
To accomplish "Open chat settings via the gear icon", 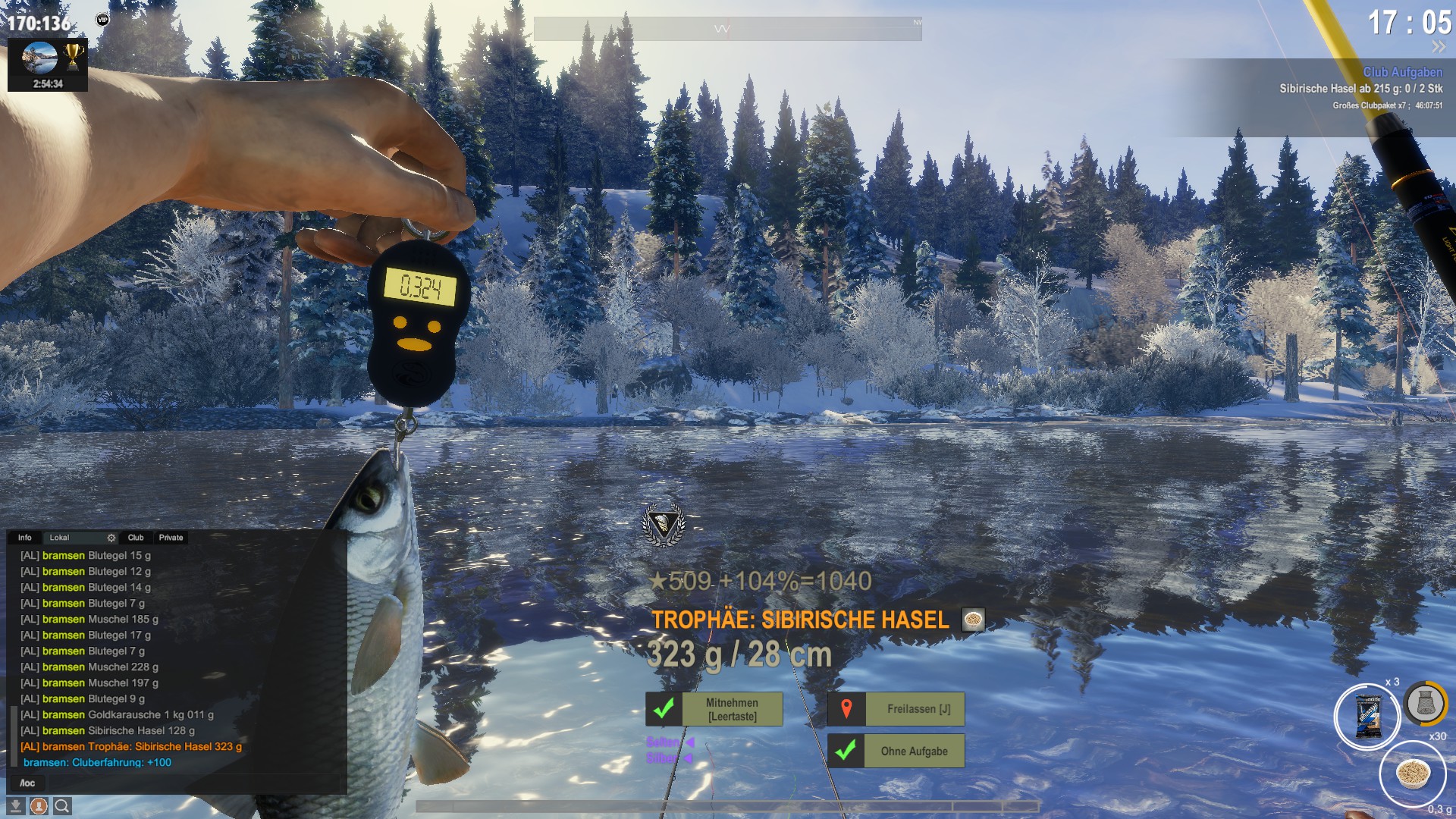I will tap(111, 538).
